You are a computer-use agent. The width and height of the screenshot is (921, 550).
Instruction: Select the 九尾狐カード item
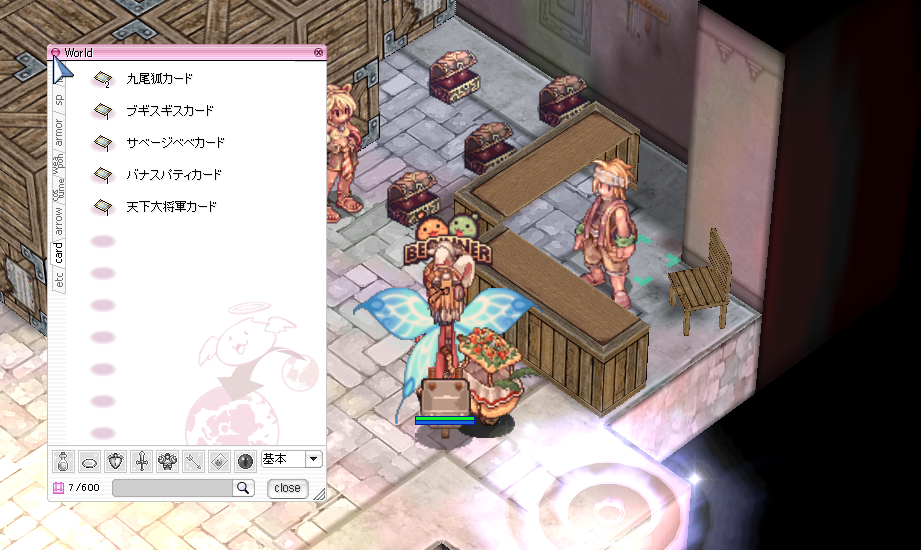159,78
